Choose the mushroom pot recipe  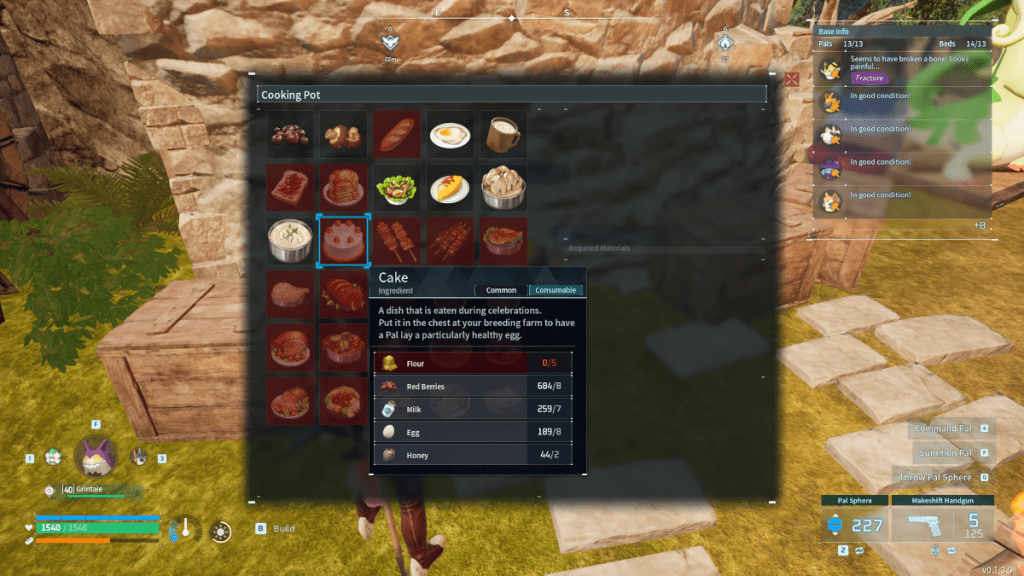[503, 187]
